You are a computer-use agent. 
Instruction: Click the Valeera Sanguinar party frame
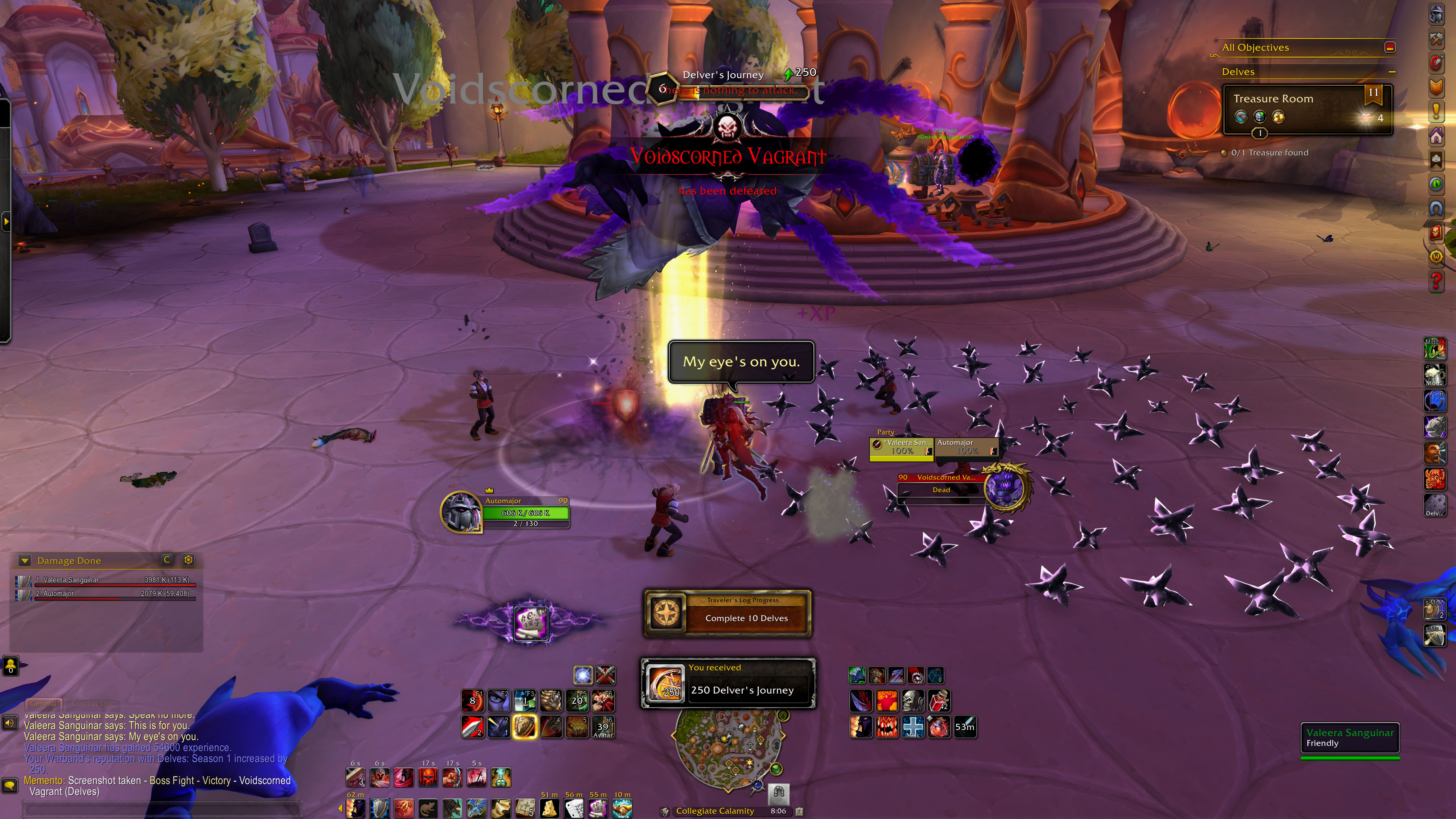pyautogui.click(x=902, y=447)
